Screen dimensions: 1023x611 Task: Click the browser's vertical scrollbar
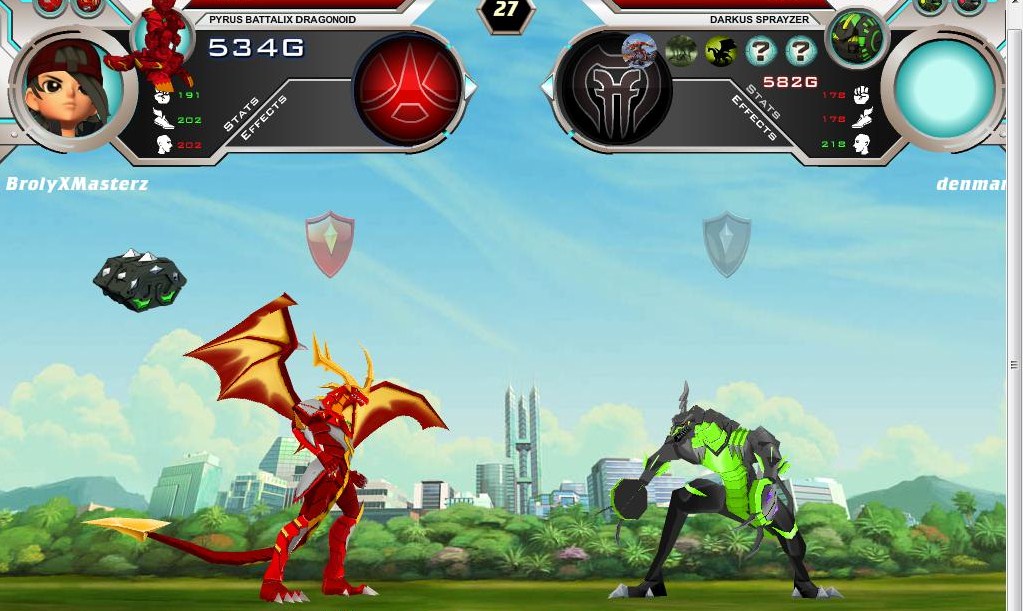(x=1014, y=366)
